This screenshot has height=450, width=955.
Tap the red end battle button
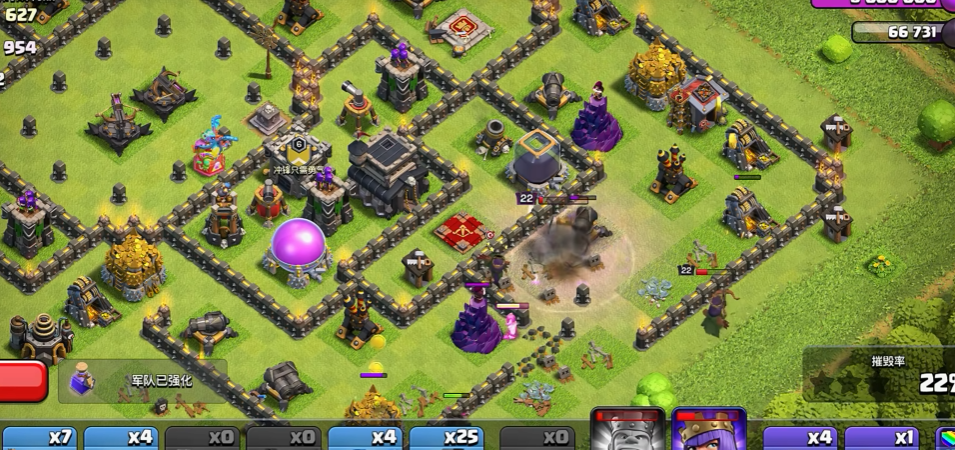pyautogui.click(x=22, y=380)
